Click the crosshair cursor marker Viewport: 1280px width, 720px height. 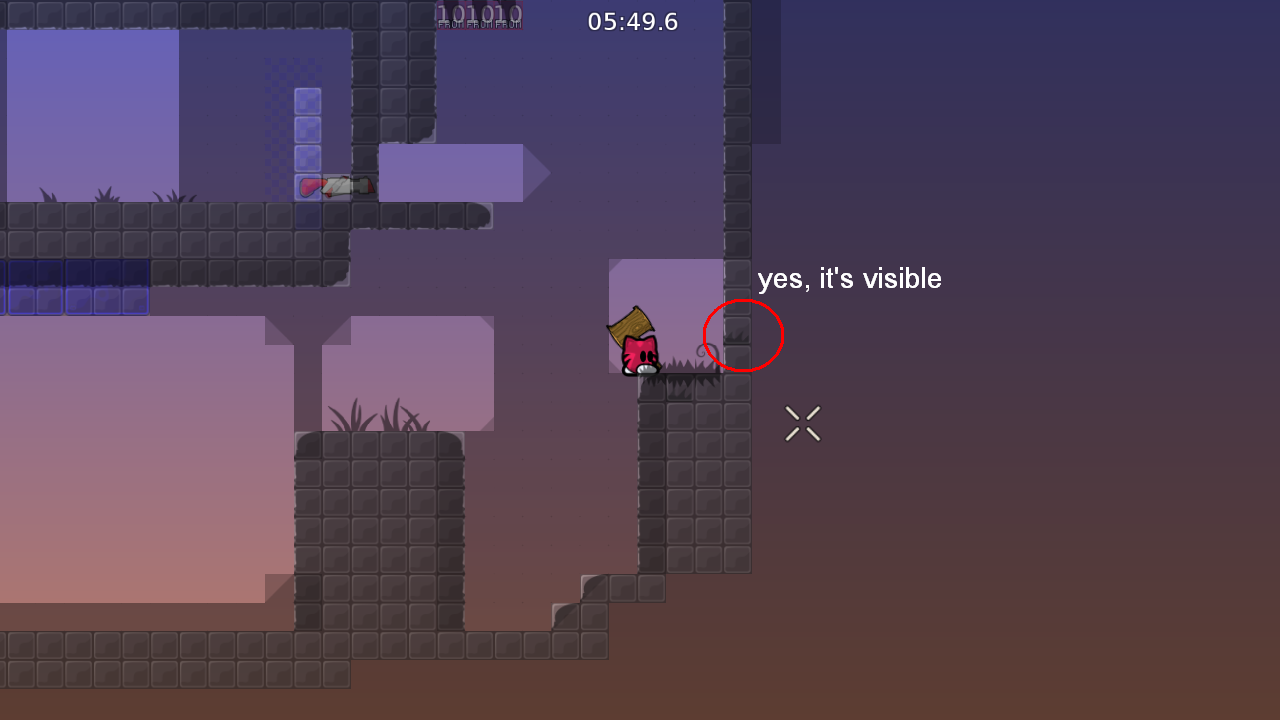coord(802,423)
